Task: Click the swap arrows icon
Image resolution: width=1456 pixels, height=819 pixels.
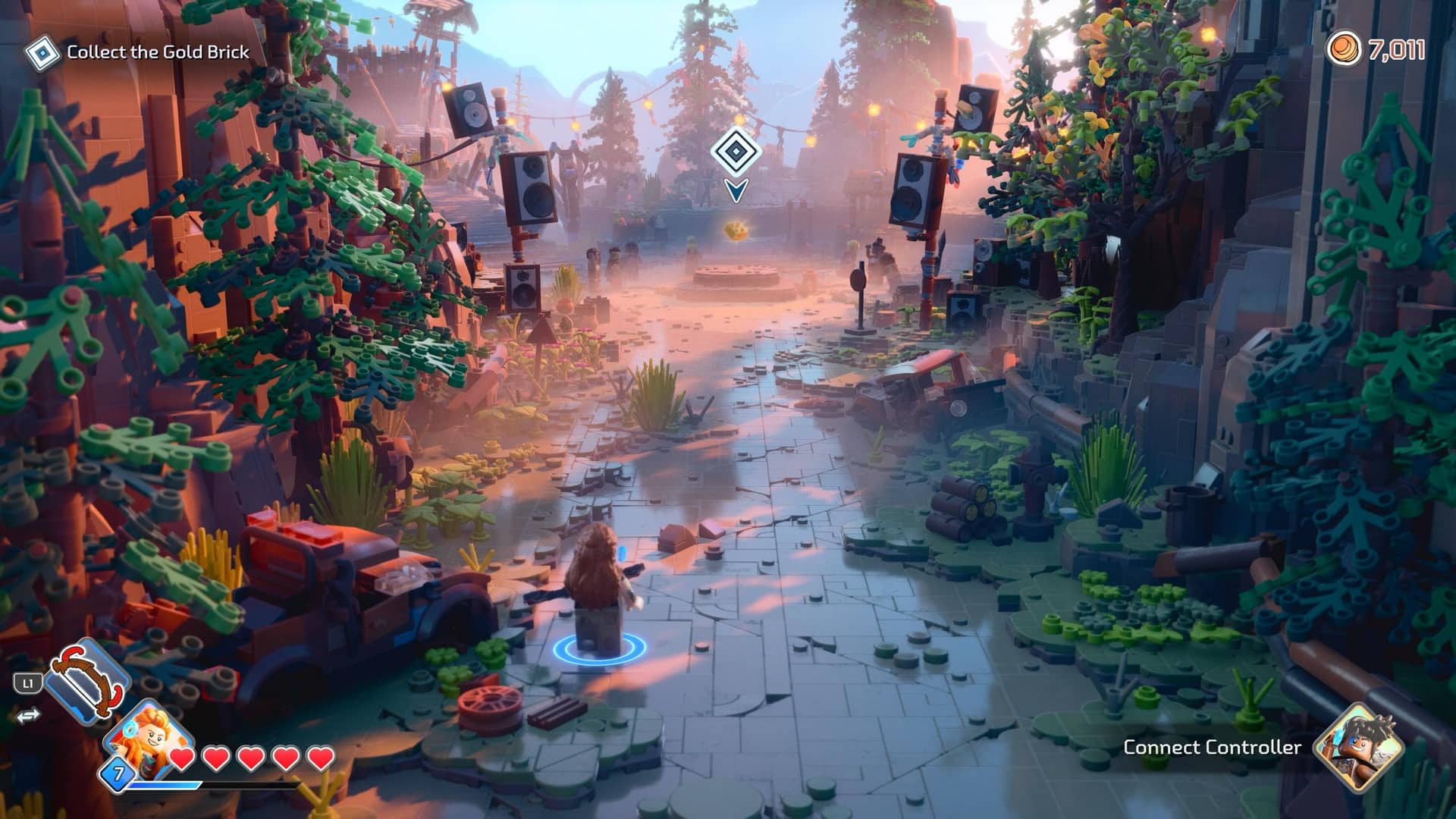Action: coord(27,716)
